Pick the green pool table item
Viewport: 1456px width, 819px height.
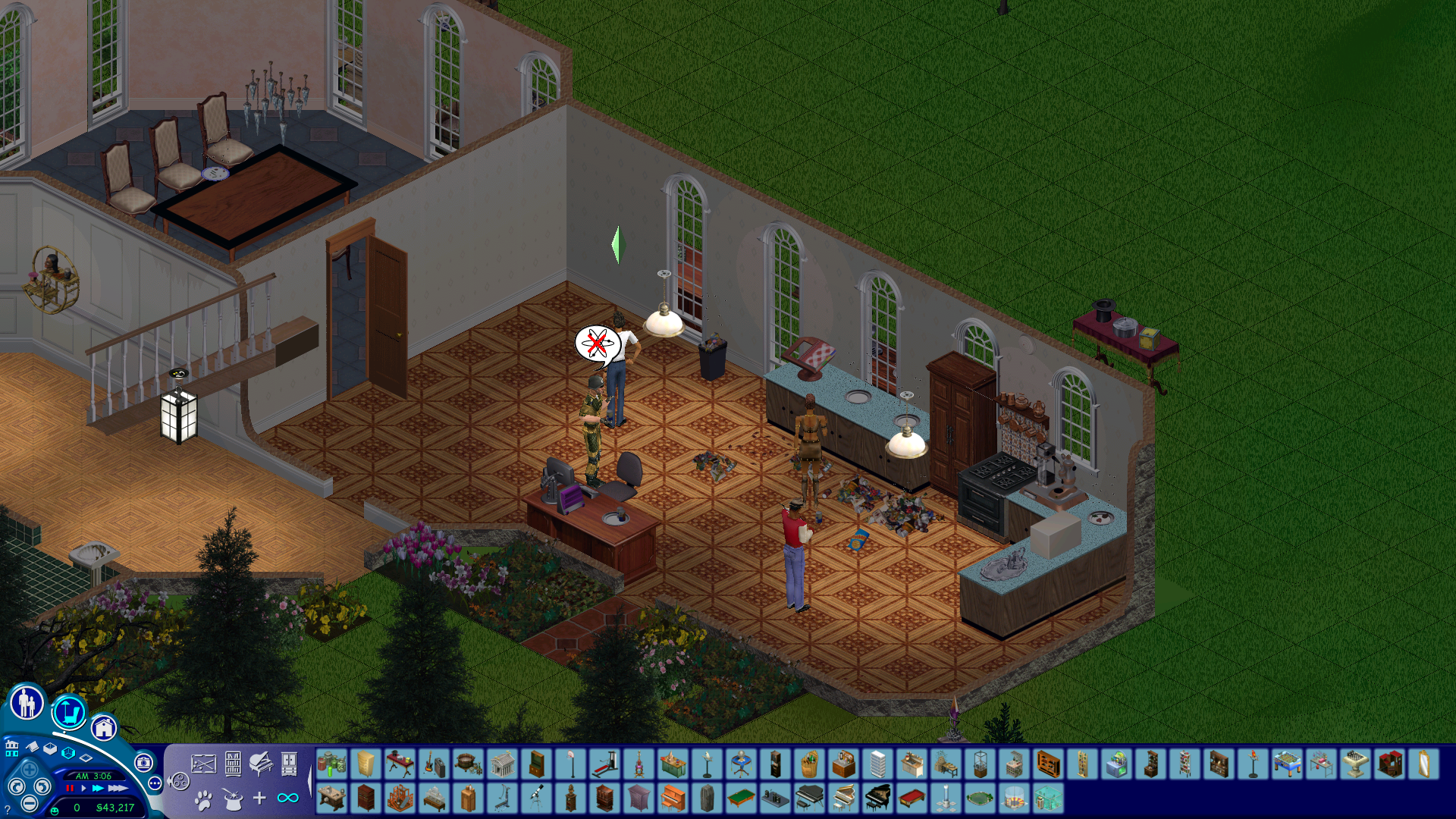point(741,799)
